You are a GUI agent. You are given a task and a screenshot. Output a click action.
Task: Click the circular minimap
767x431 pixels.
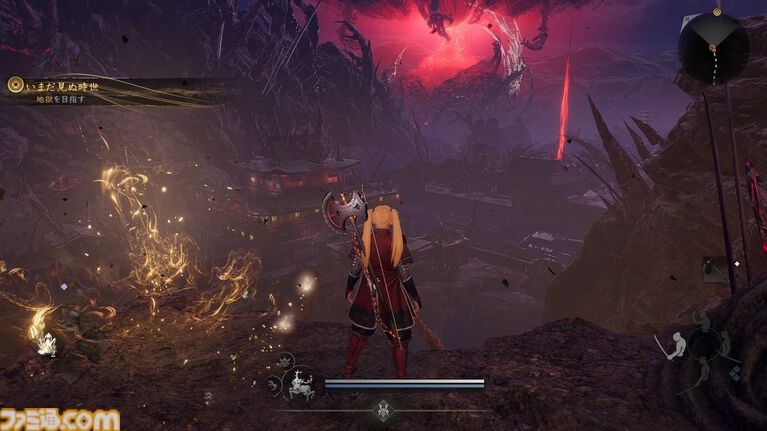pos(713,48)
